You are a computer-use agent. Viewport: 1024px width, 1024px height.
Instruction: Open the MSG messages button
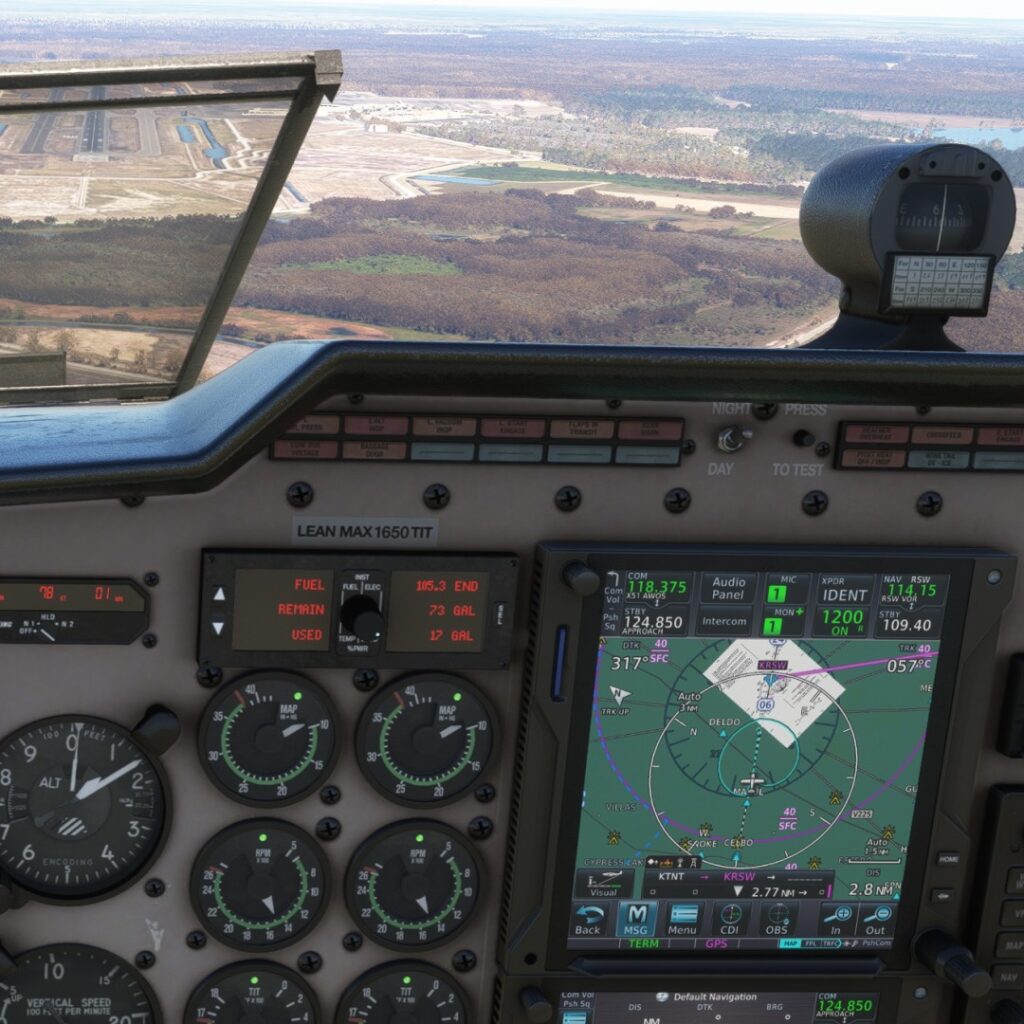click(x=636, y=918)
